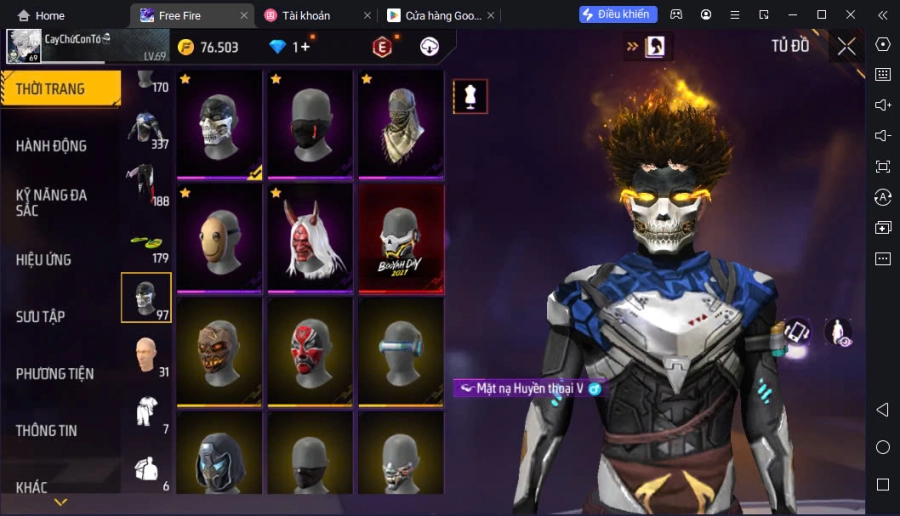
Task: Choose the Booyah Day 2021 mask
Action: 400,238
